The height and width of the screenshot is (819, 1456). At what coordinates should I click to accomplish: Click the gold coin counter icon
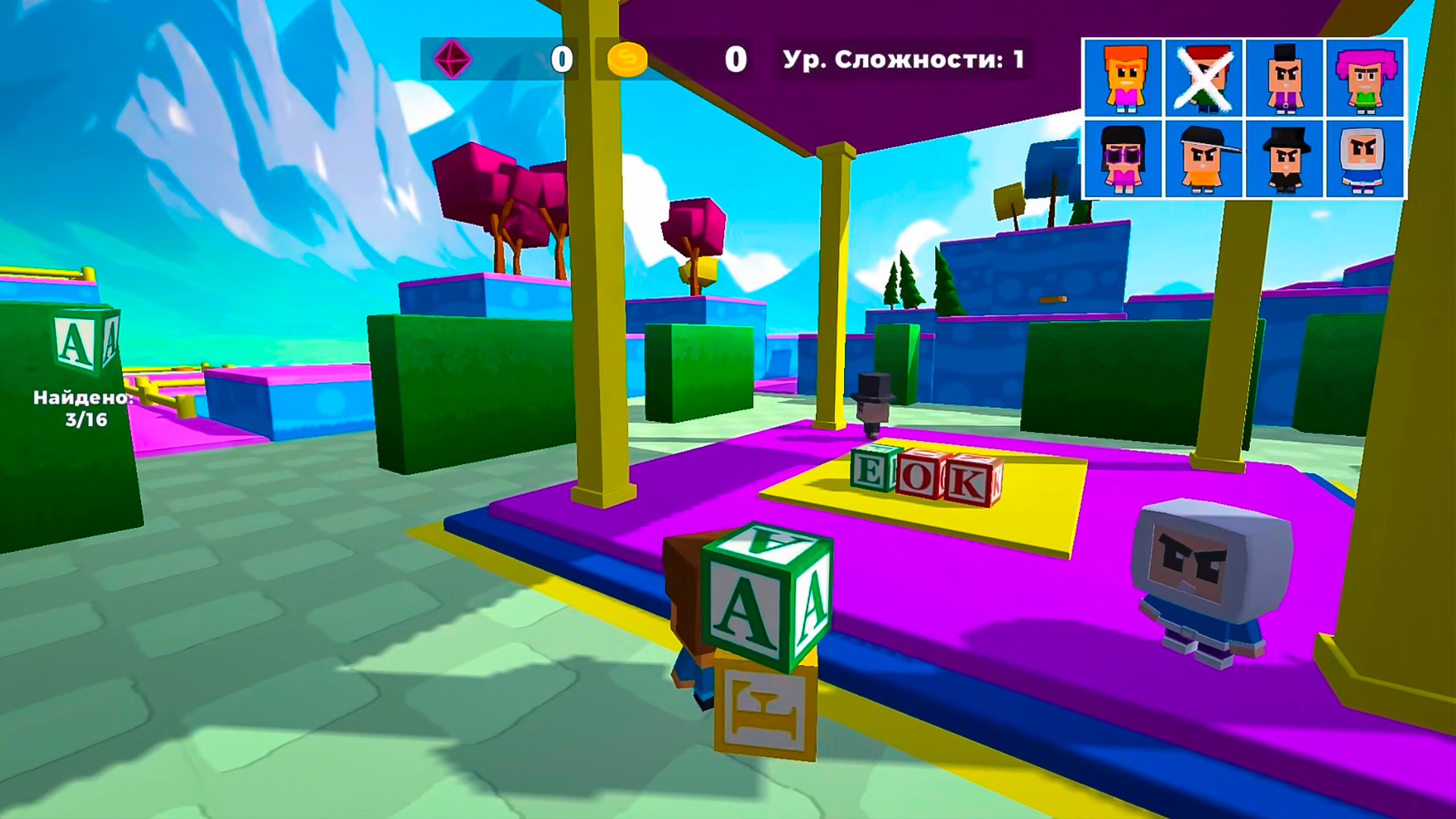(x=626, y=58)
